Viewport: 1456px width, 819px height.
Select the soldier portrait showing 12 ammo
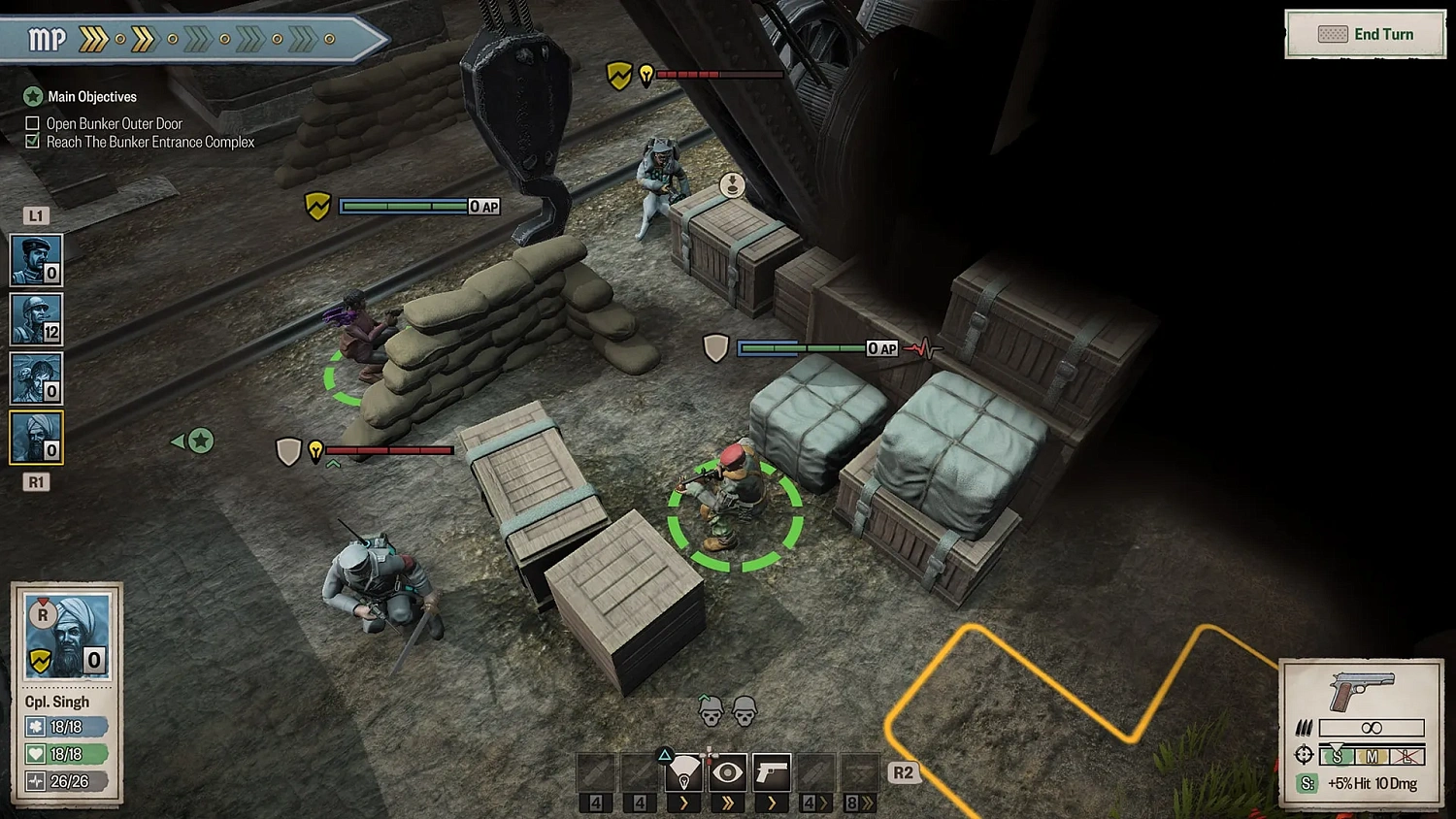click(35, 320)
